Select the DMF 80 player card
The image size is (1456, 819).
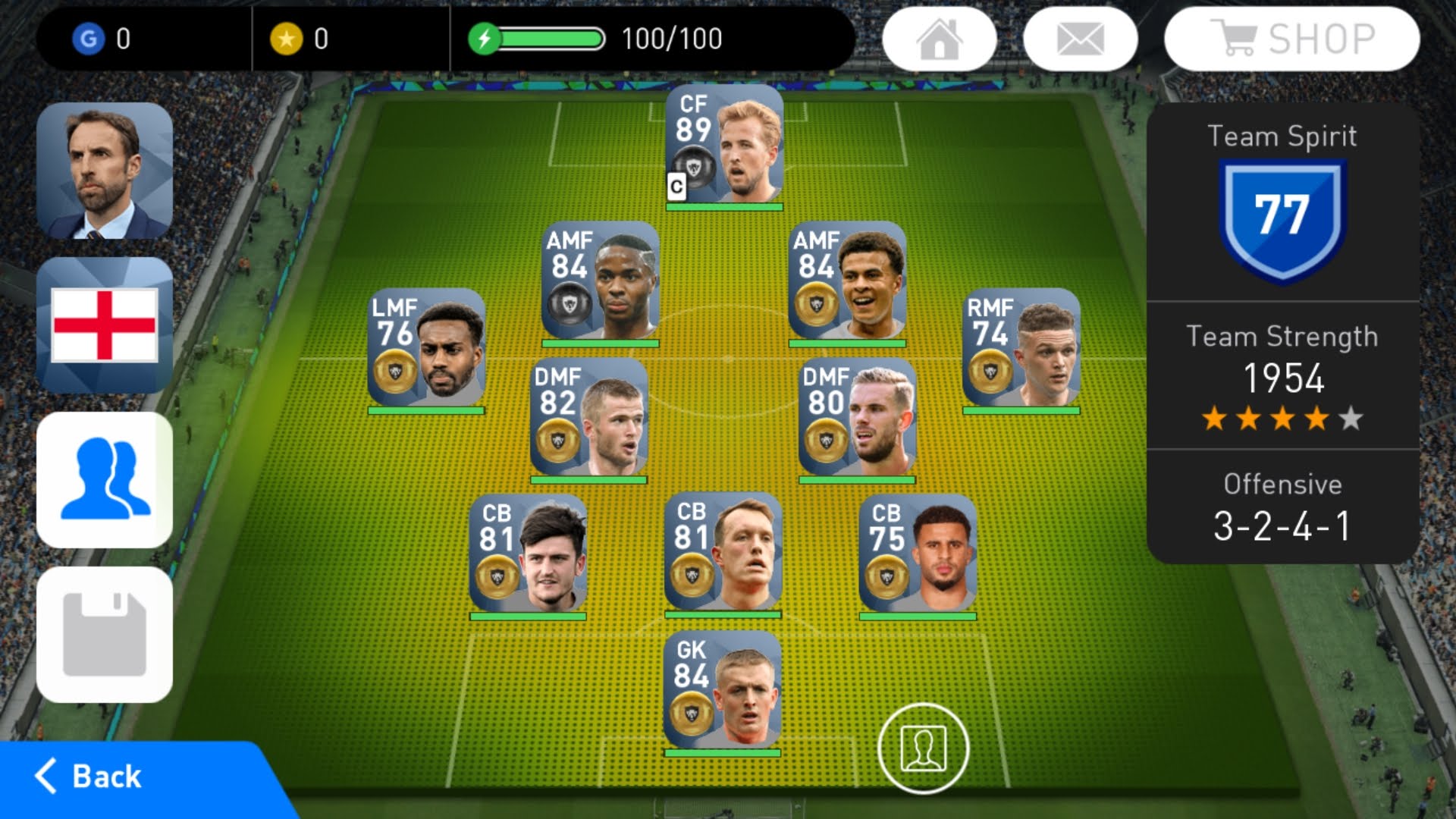(x=857, y=419)
